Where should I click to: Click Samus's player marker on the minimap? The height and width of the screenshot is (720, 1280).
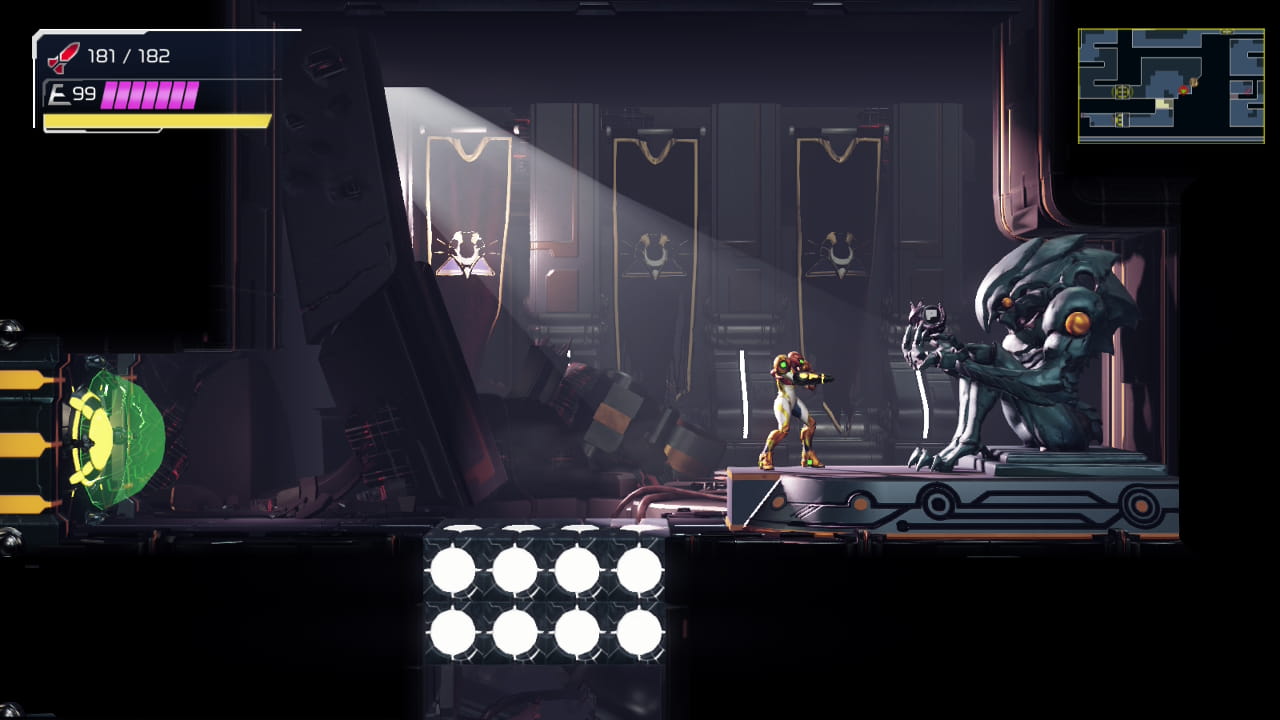point(1183,90)
